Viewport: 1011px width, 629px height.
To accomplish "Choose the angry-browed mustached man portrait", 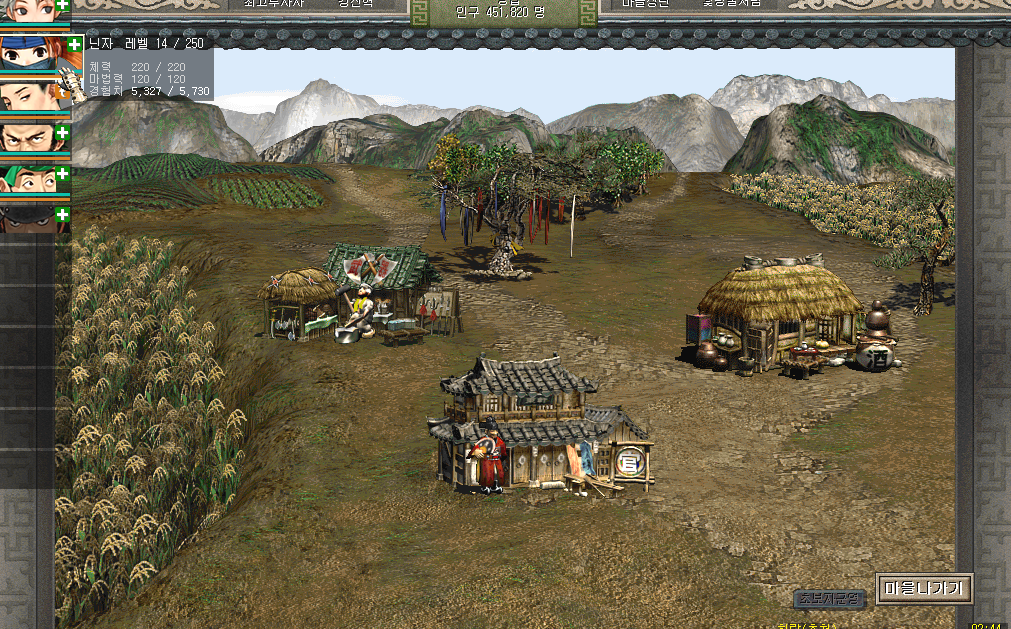I will (30, 139).
